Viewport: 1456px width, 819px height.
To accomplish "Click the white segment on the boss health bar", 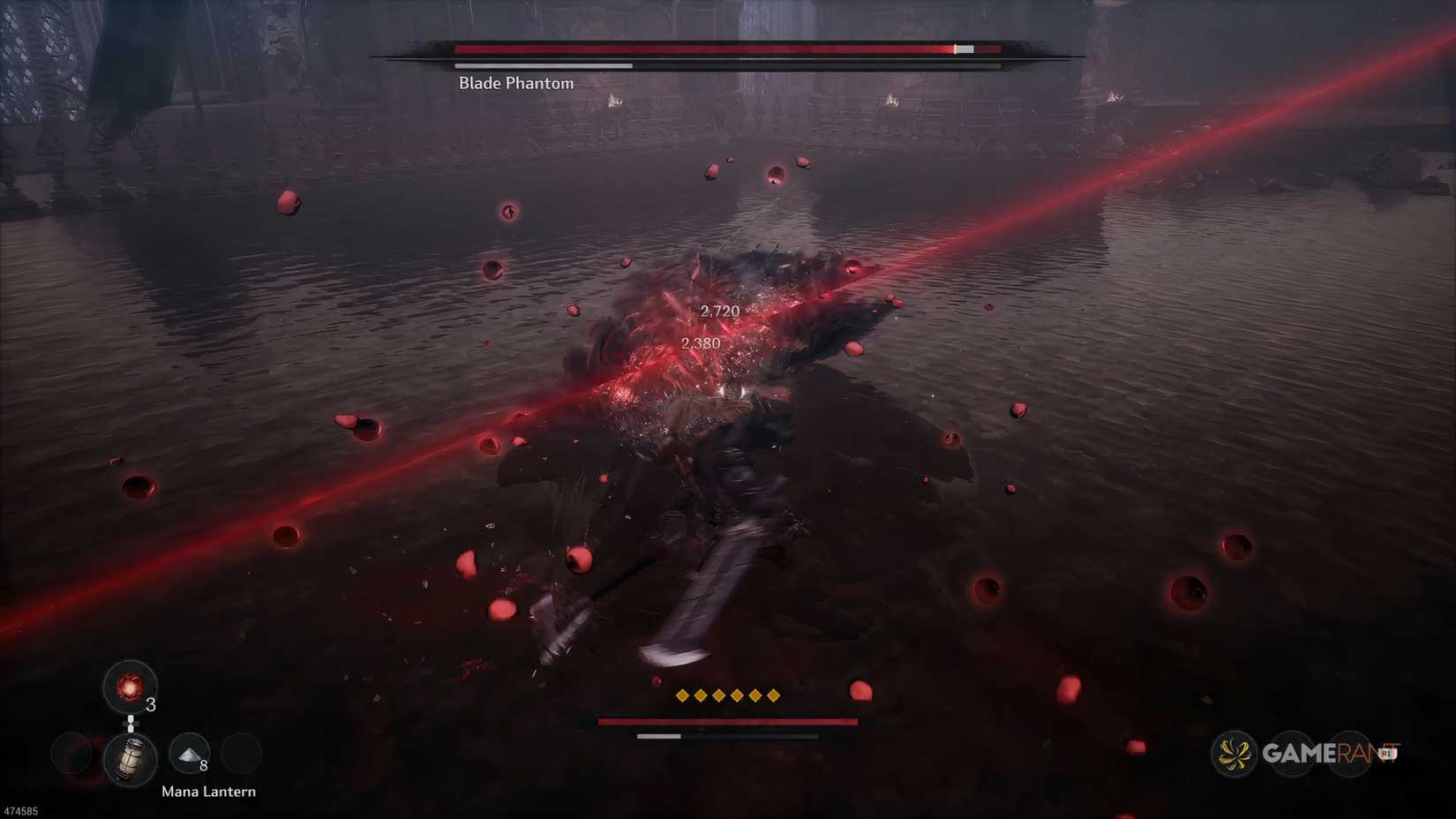I will click(x=964, y=49).
